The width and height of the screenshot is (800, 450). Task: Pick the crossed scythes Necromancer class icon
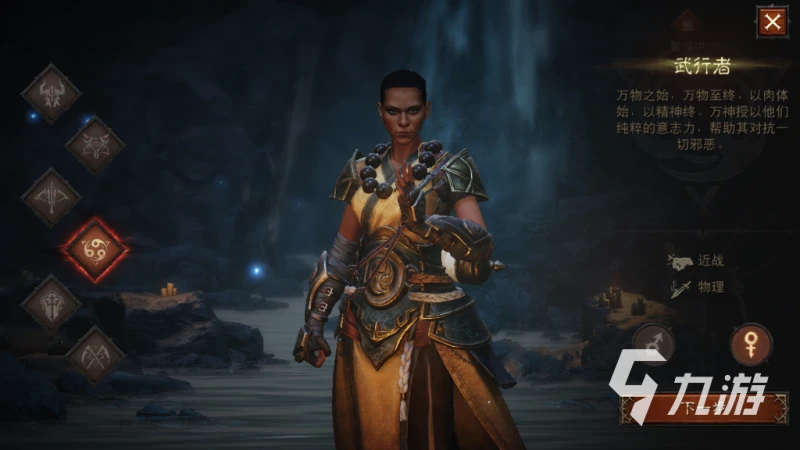[94, 353]
